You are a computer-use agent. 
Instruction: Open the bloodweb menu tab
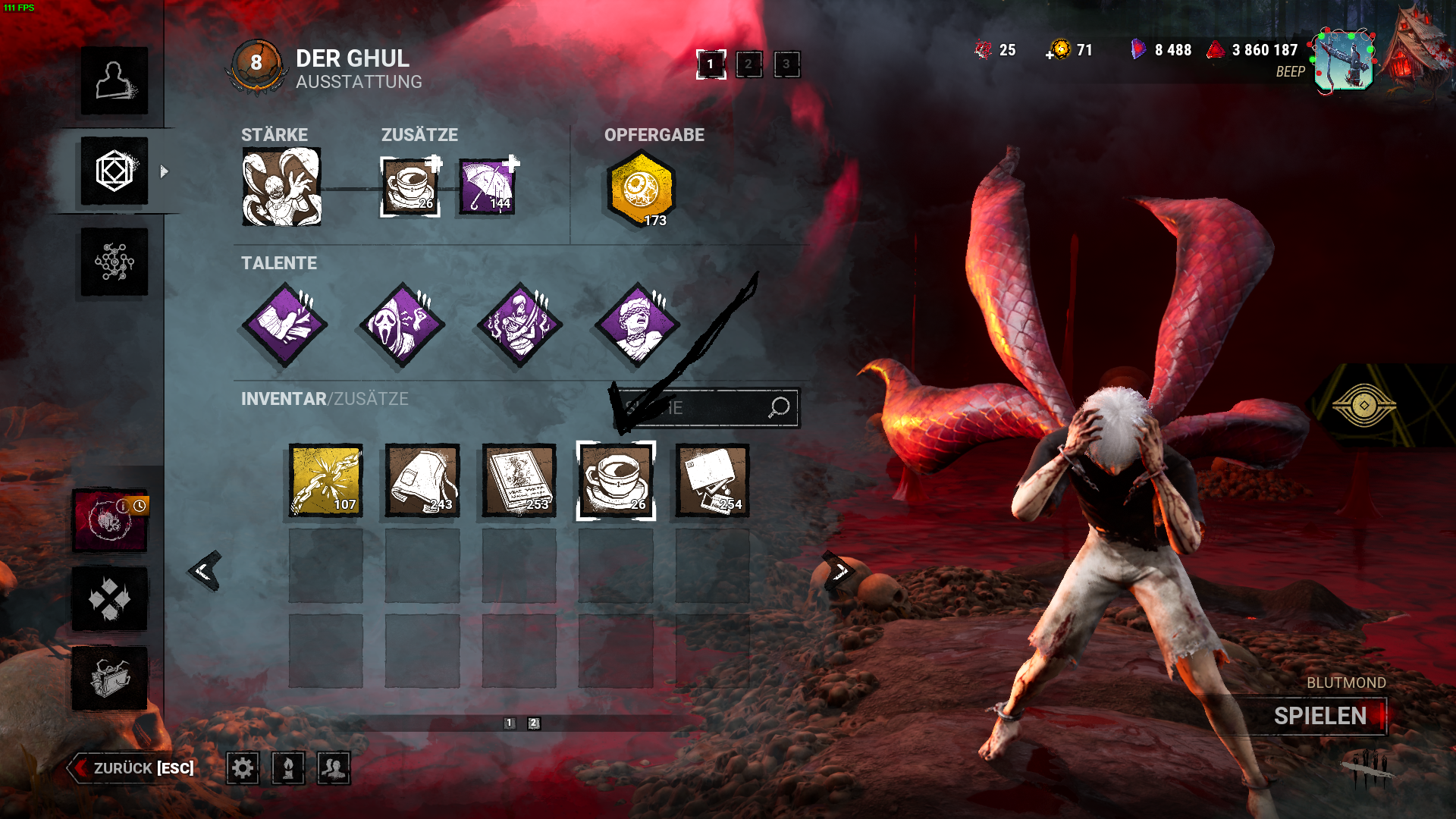(115, 262)
